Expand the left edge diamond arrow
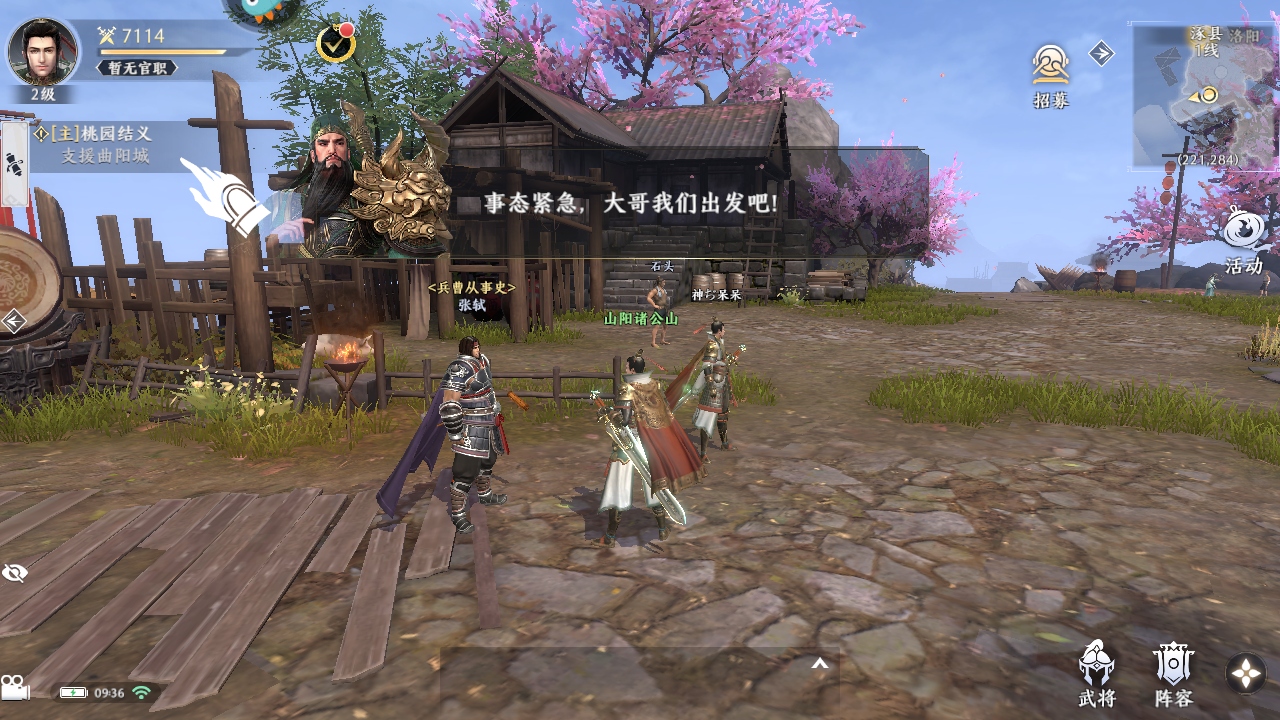The image size is (1280, 720). [x=14, y=321]
